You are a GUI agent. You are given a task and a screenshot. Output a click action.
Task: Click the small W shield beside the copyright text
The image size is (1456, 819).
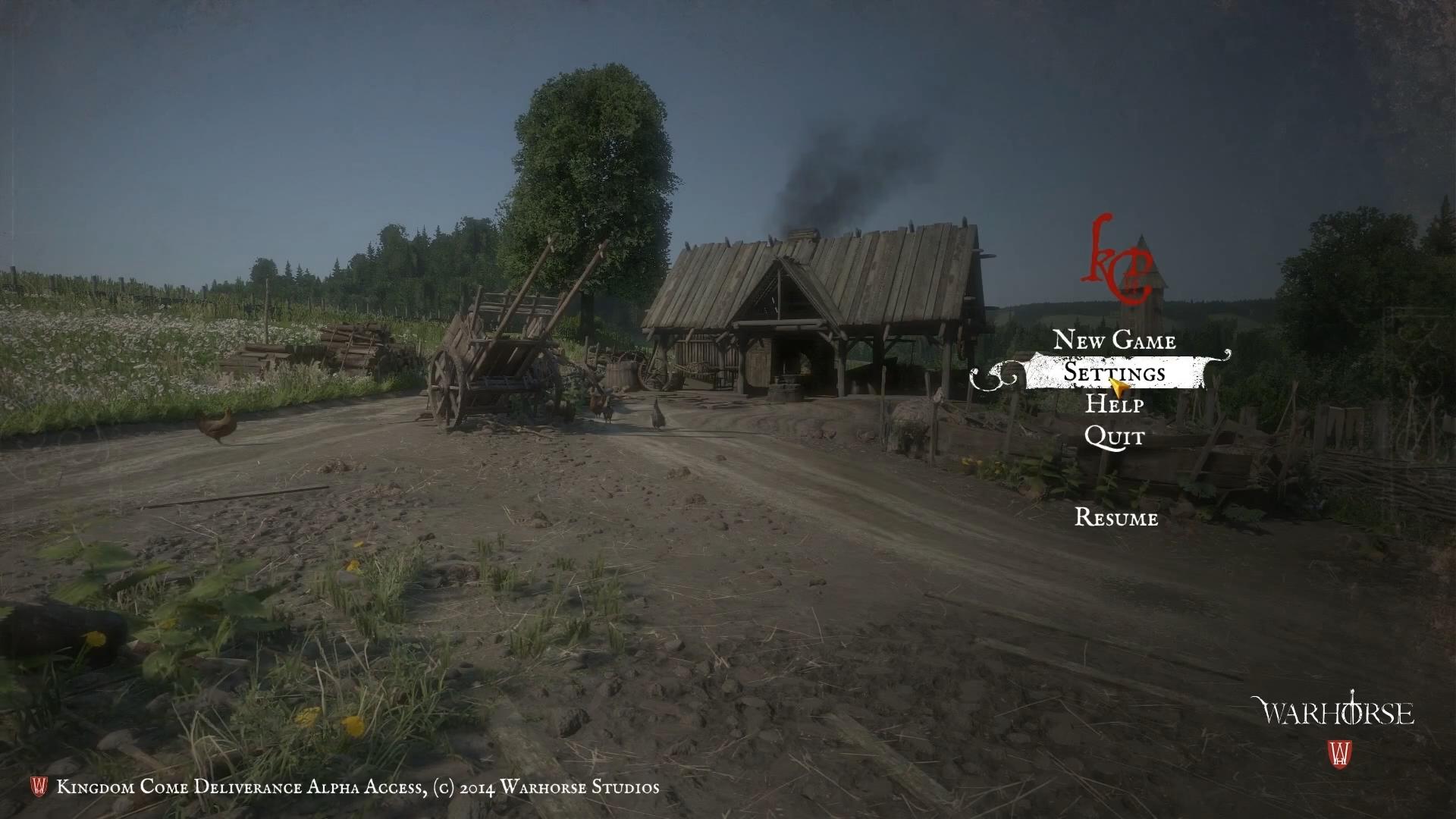[x=39, y=786]
